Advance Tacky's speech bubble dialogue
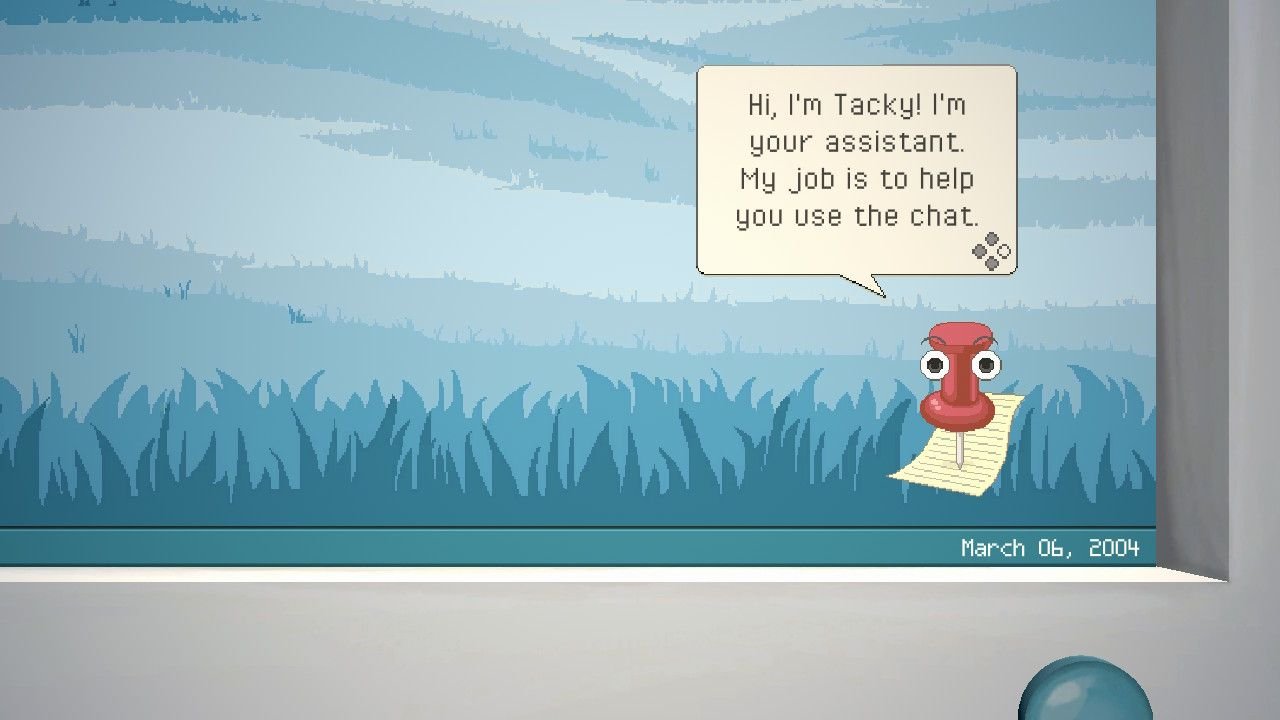1280x720 pixels. pos(991,252)
